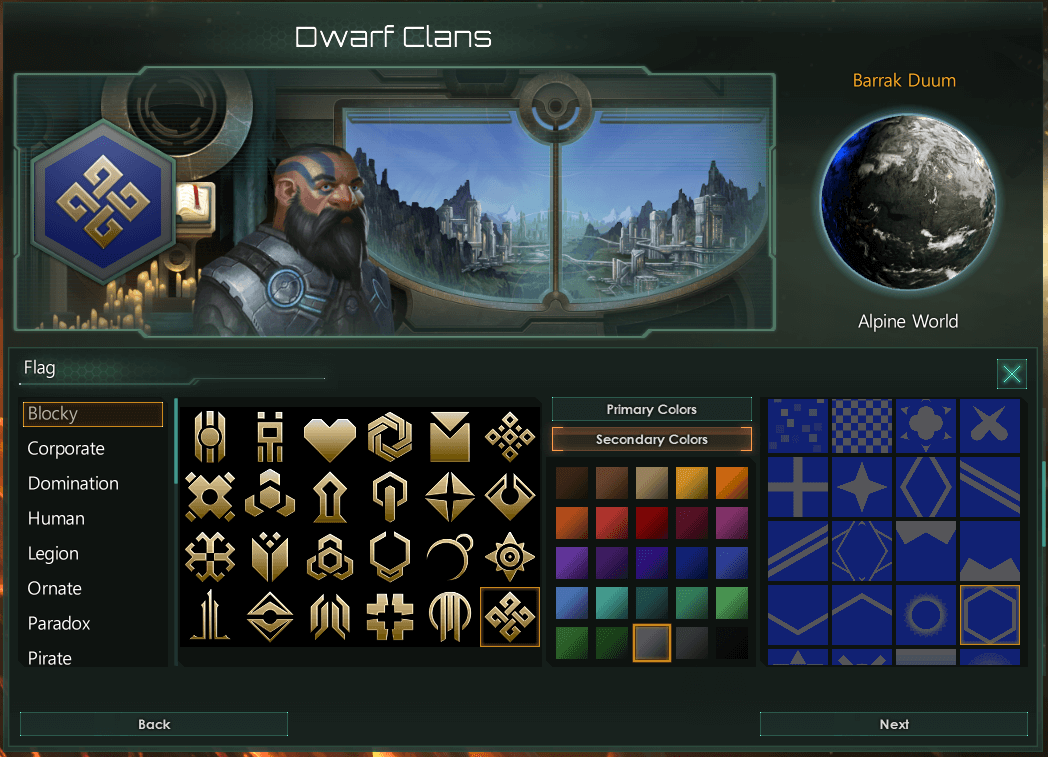
Task: Proceed with the Next button
Action: [893, 724]
